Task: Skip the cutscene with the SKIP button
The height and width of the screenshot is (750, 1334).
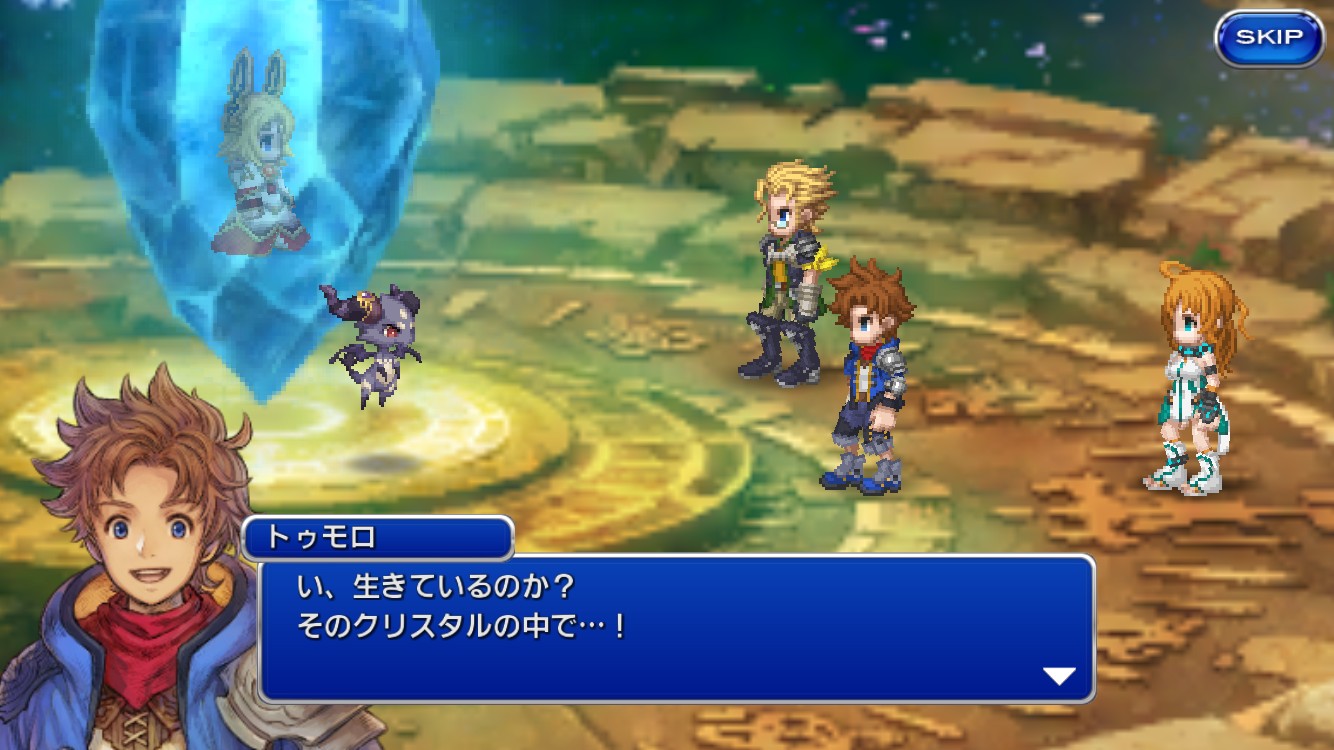Action: pos(1269,39)
